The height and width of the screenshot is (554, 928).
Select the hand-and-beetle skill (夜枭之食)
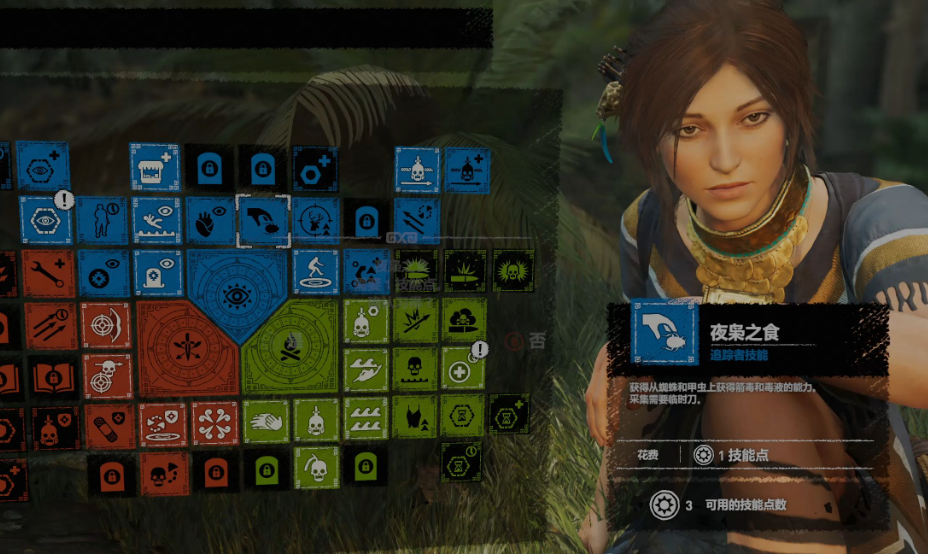pyautogui.click(x=263, y=220)
